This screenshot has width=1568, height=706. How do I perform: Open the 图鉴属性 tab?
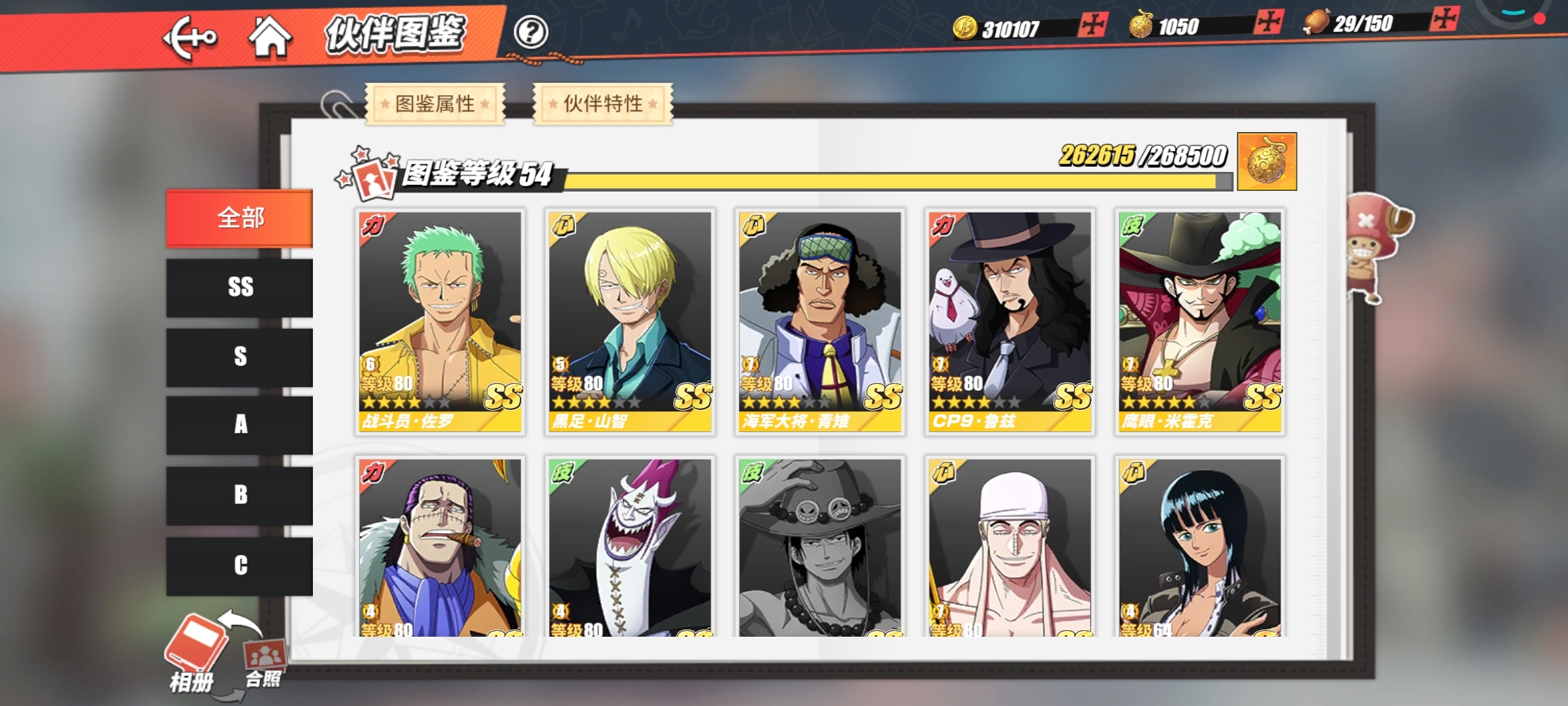click(x=435, y=103)
